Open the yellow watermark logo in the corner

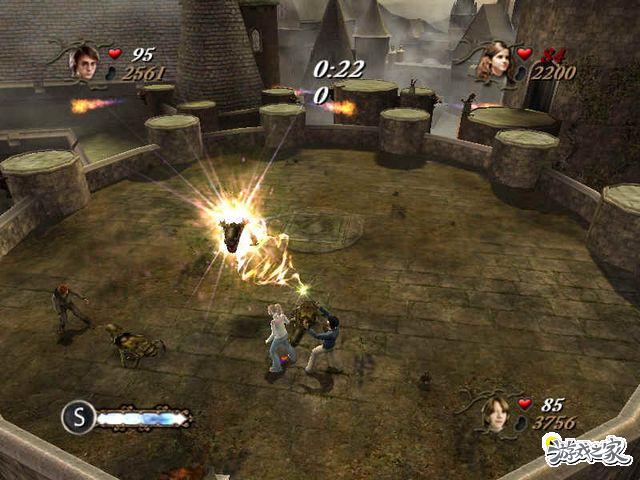(x=586, y=450)
